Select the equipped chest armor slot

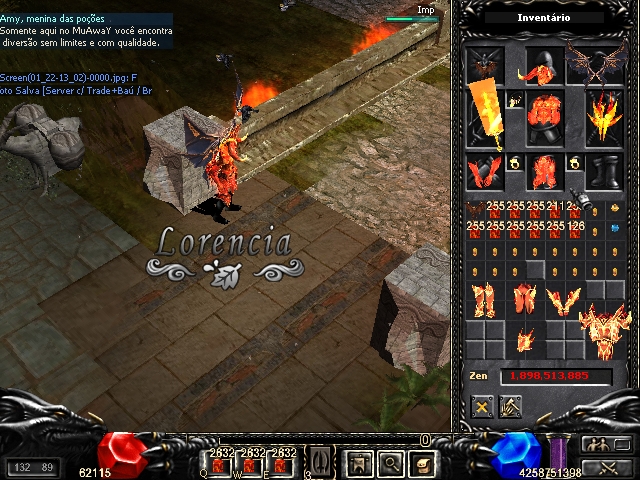point(544,113)
